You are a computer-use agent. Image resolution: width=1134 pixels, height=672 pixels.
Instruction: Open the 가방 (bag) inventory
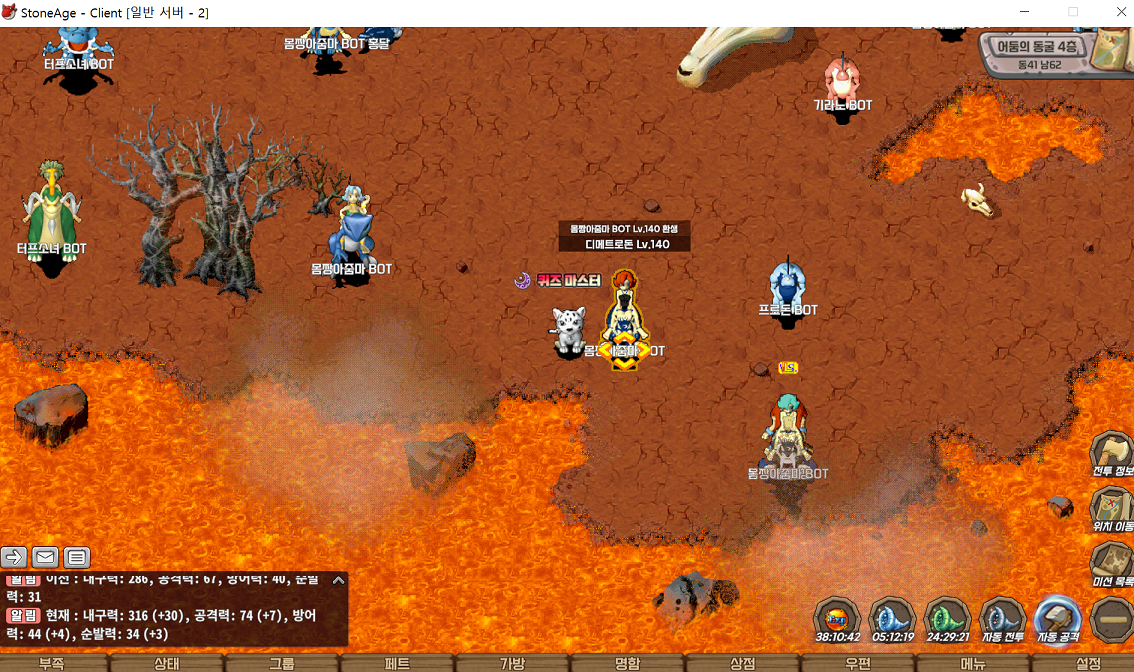[x=512, y=663]
